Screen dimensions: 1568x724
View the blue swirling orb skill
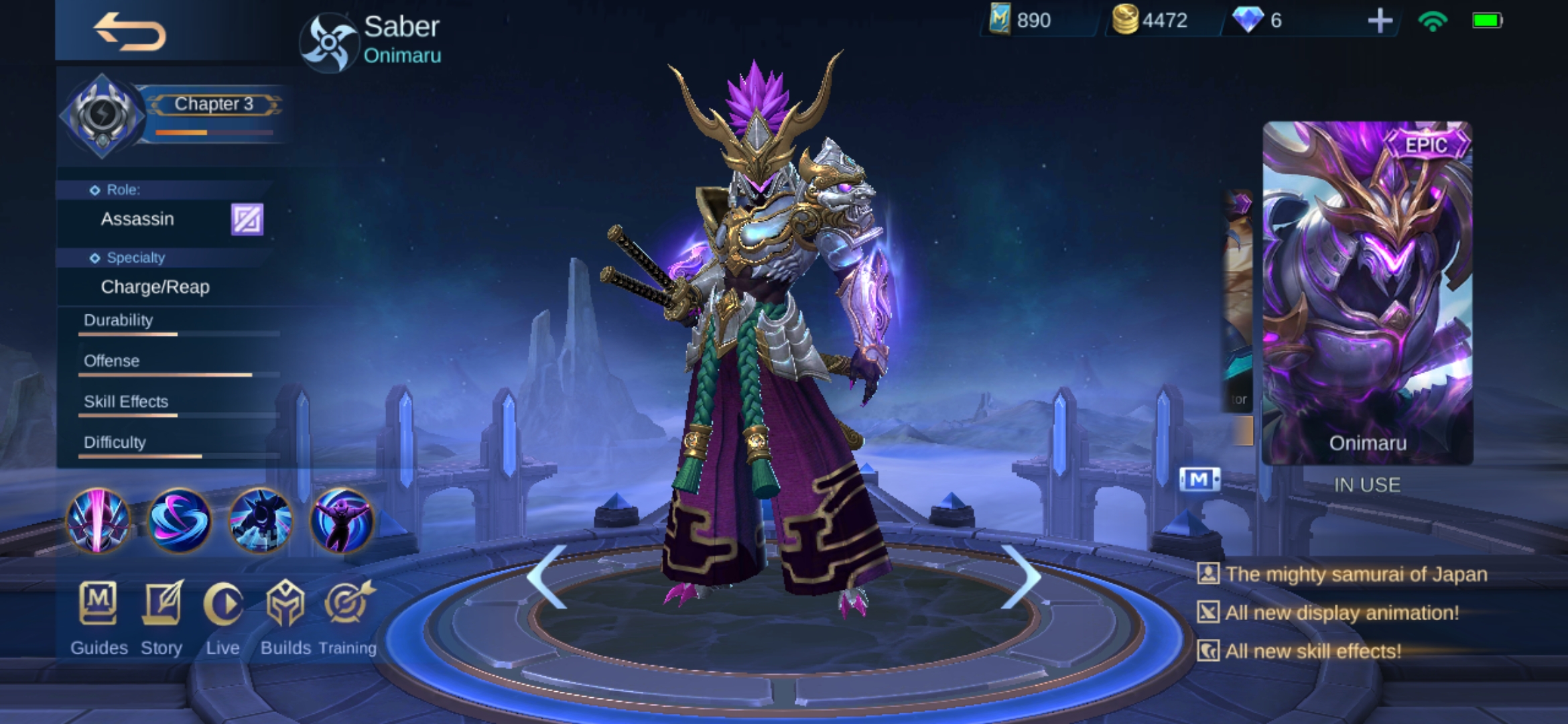pyautogui.click(x=179, y=521)
